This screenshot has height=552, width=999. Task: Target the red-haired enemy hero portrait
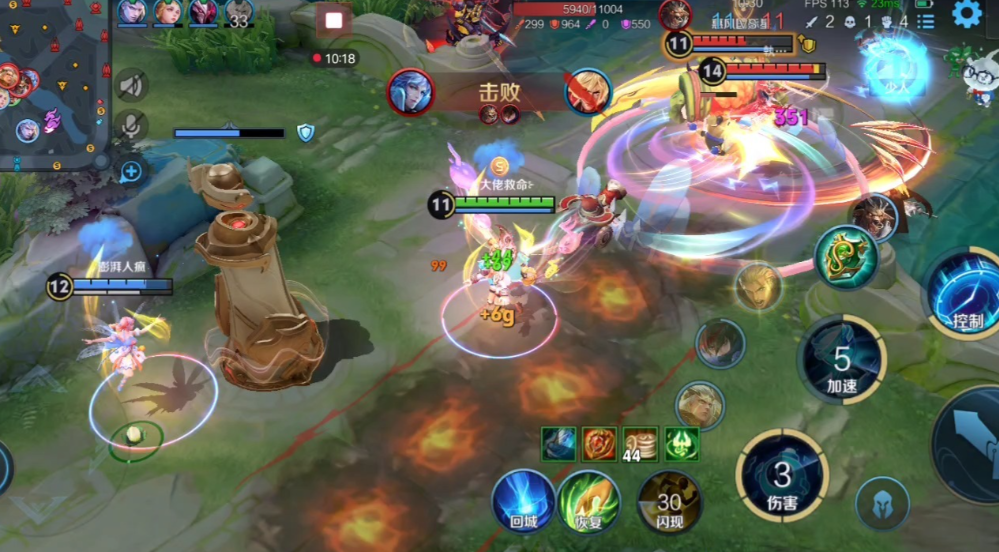click(x=720, y=344)
